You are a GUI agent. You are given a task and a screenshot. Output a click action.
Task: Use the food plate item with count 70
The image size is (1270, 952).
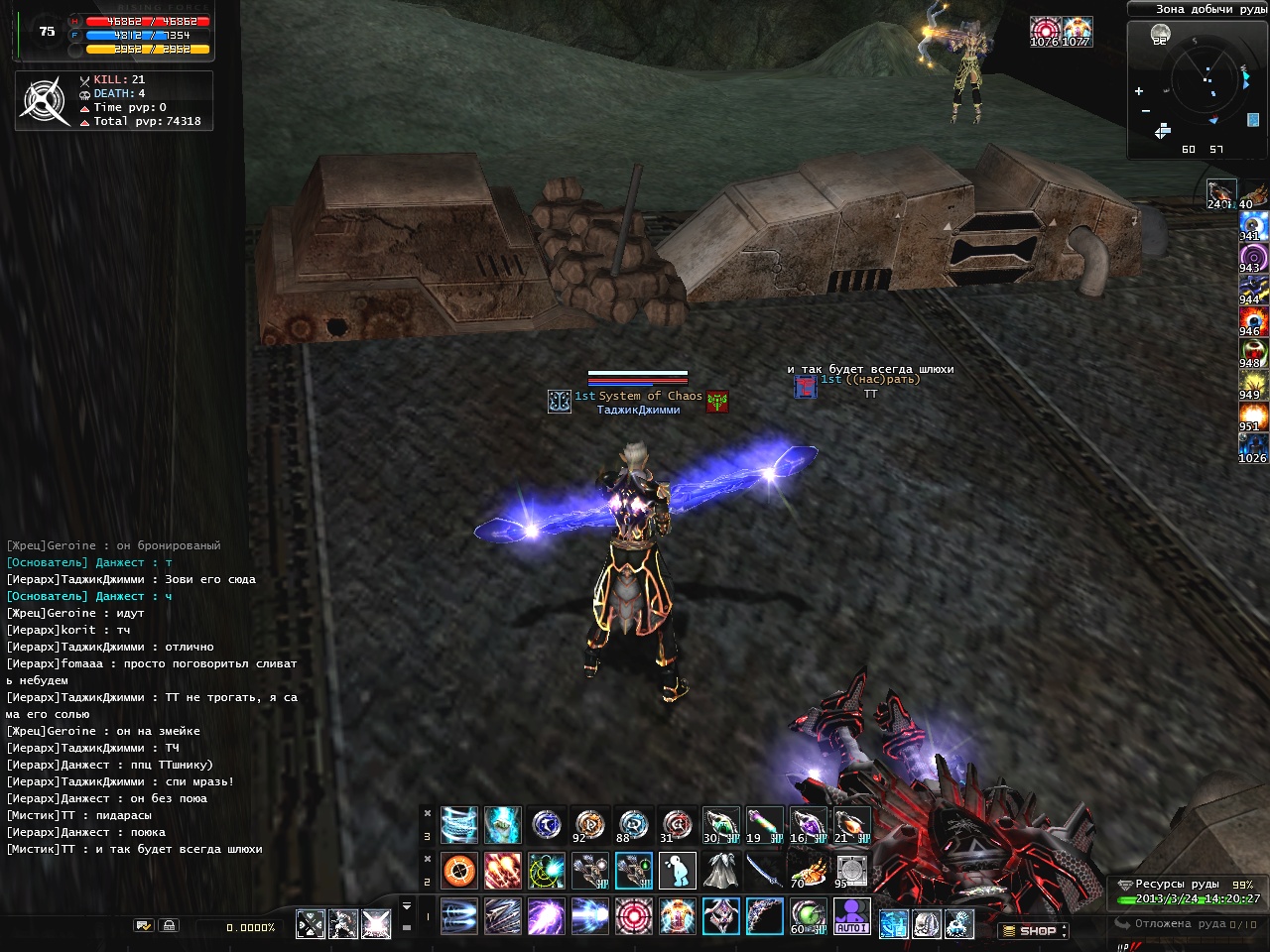[x=808, y=871]
